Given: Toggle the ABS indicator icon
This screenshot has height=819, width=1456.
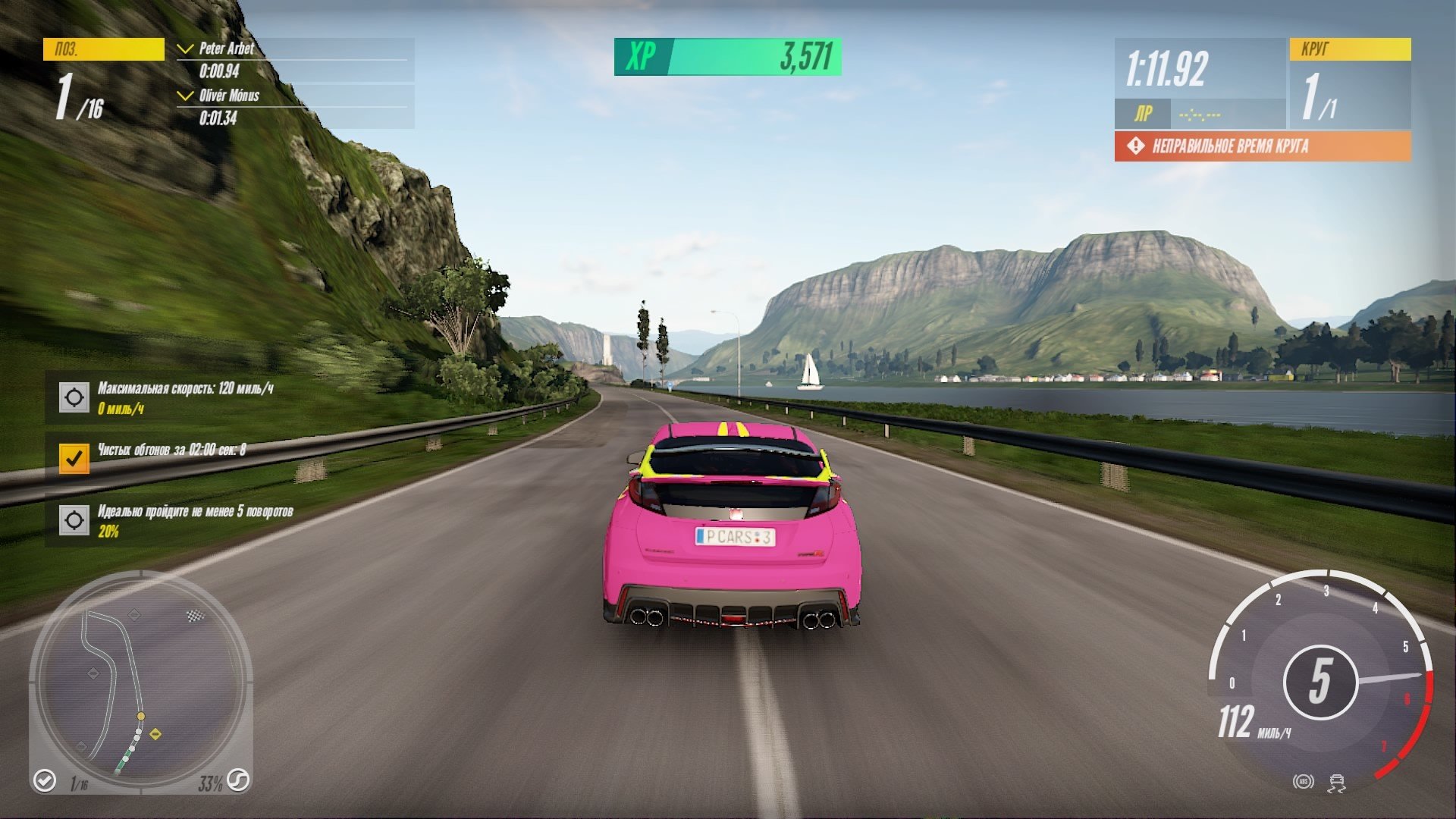Looking at the screenshot, I should pos(1304,782).
